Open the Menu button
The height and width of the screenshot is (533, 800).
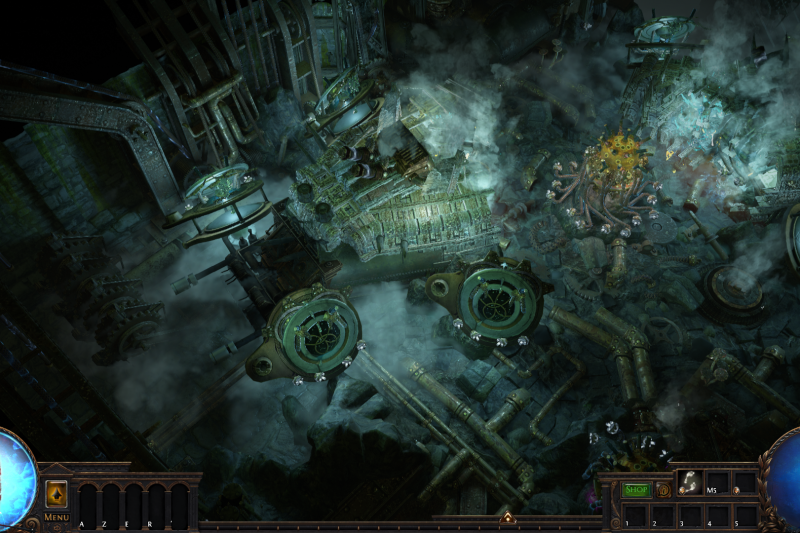point(56,517)
